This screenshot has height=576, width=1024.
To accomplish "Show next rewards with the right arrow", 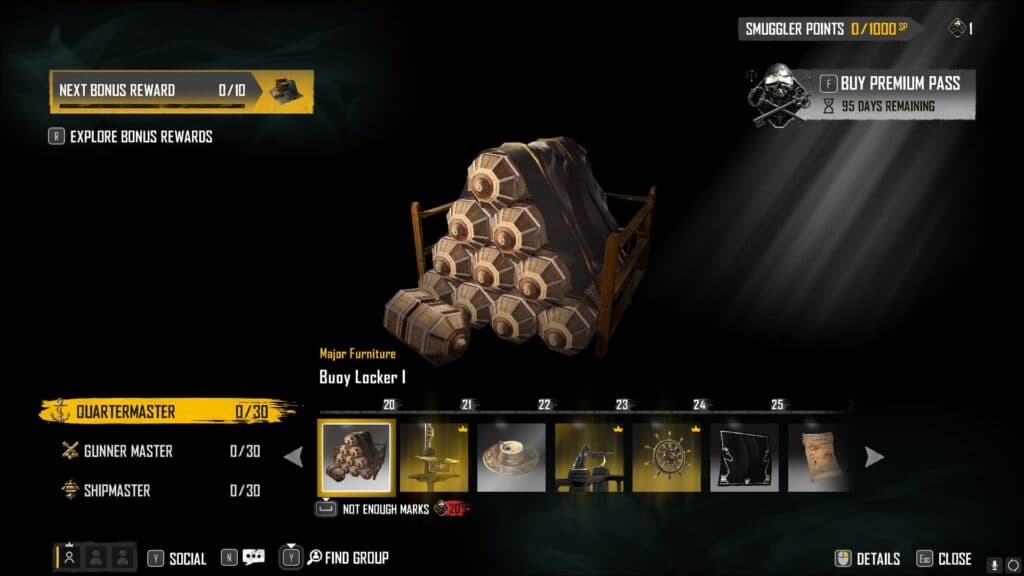I will pyautogui.click(x=874, y=457).
